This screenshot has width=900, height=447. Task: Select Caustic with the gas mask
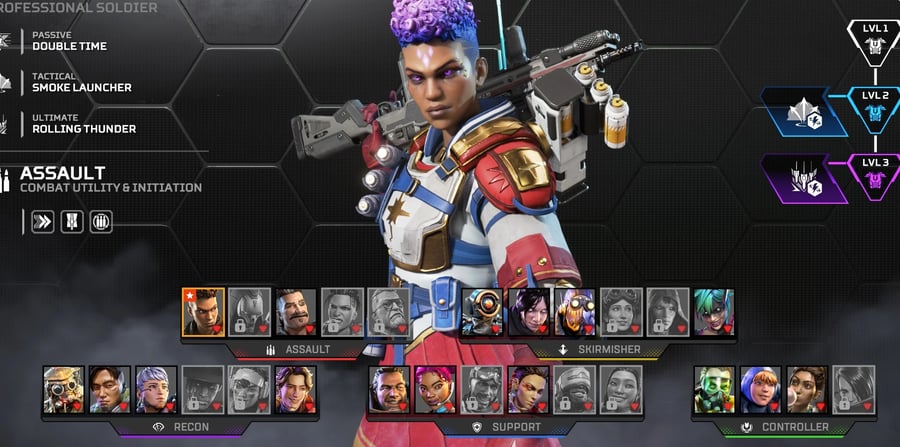(714, 390)
